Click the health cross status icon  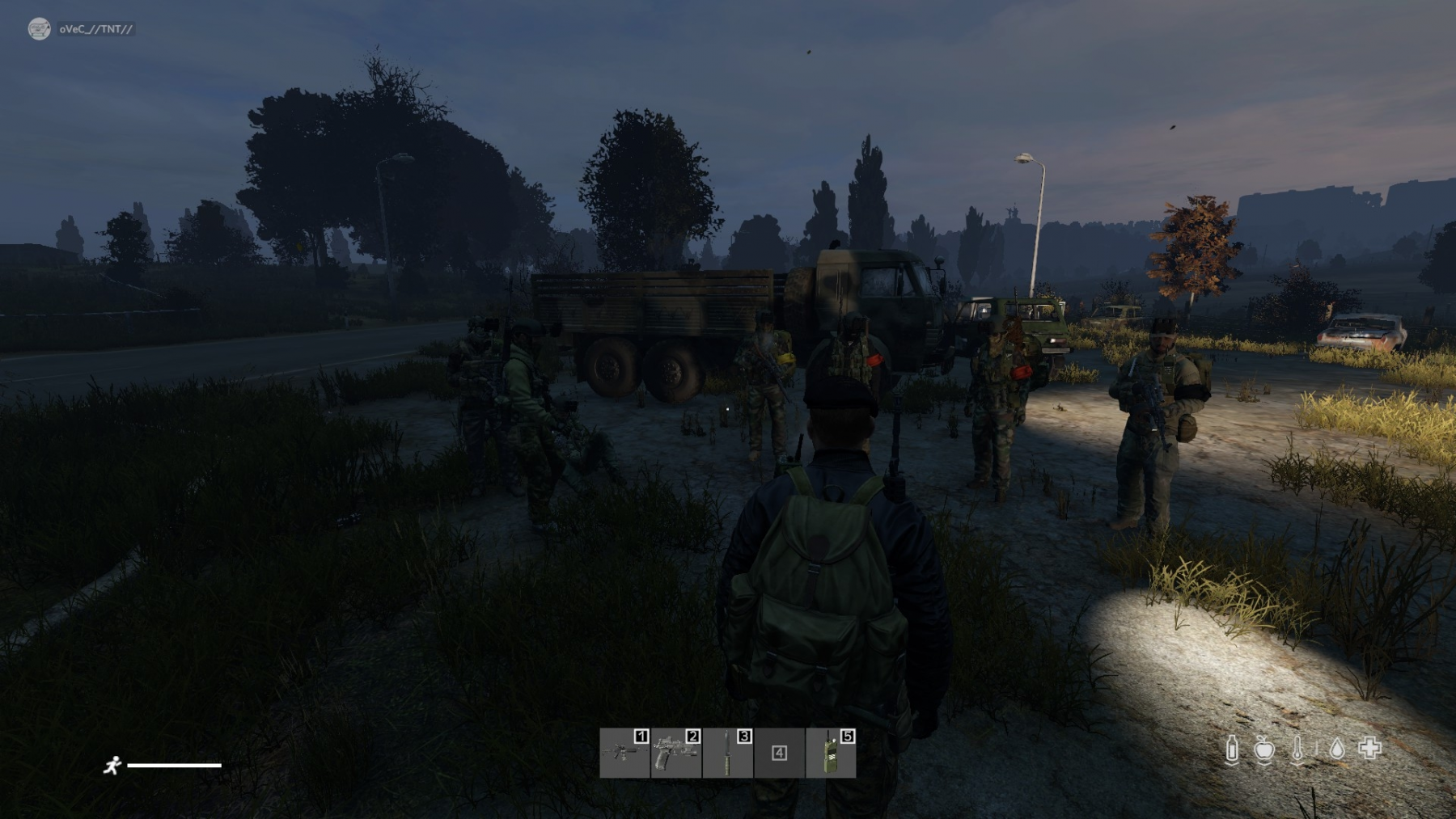point(1370,749)
